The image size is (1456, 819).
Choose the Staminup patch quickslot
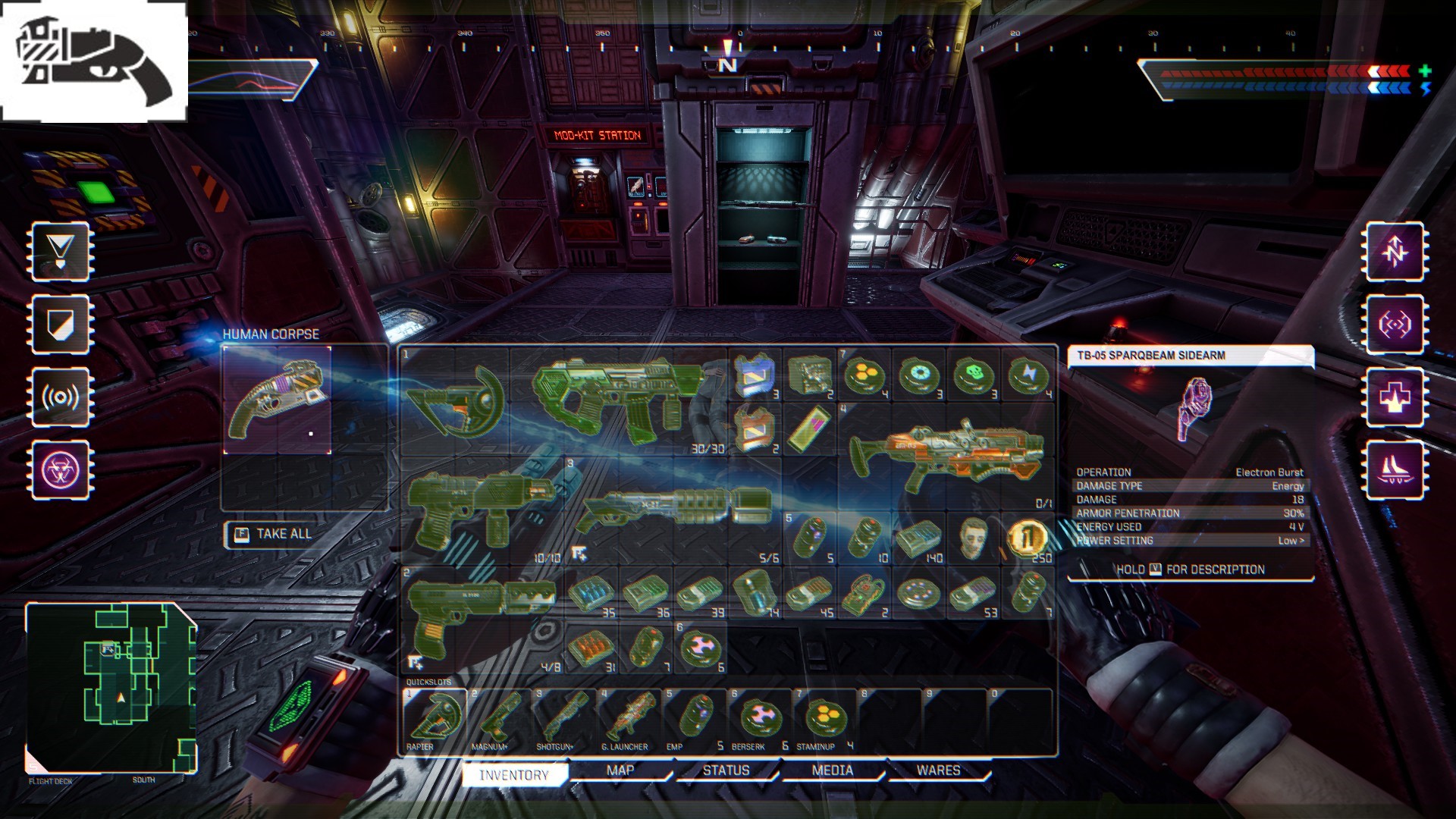click(824, 718)
